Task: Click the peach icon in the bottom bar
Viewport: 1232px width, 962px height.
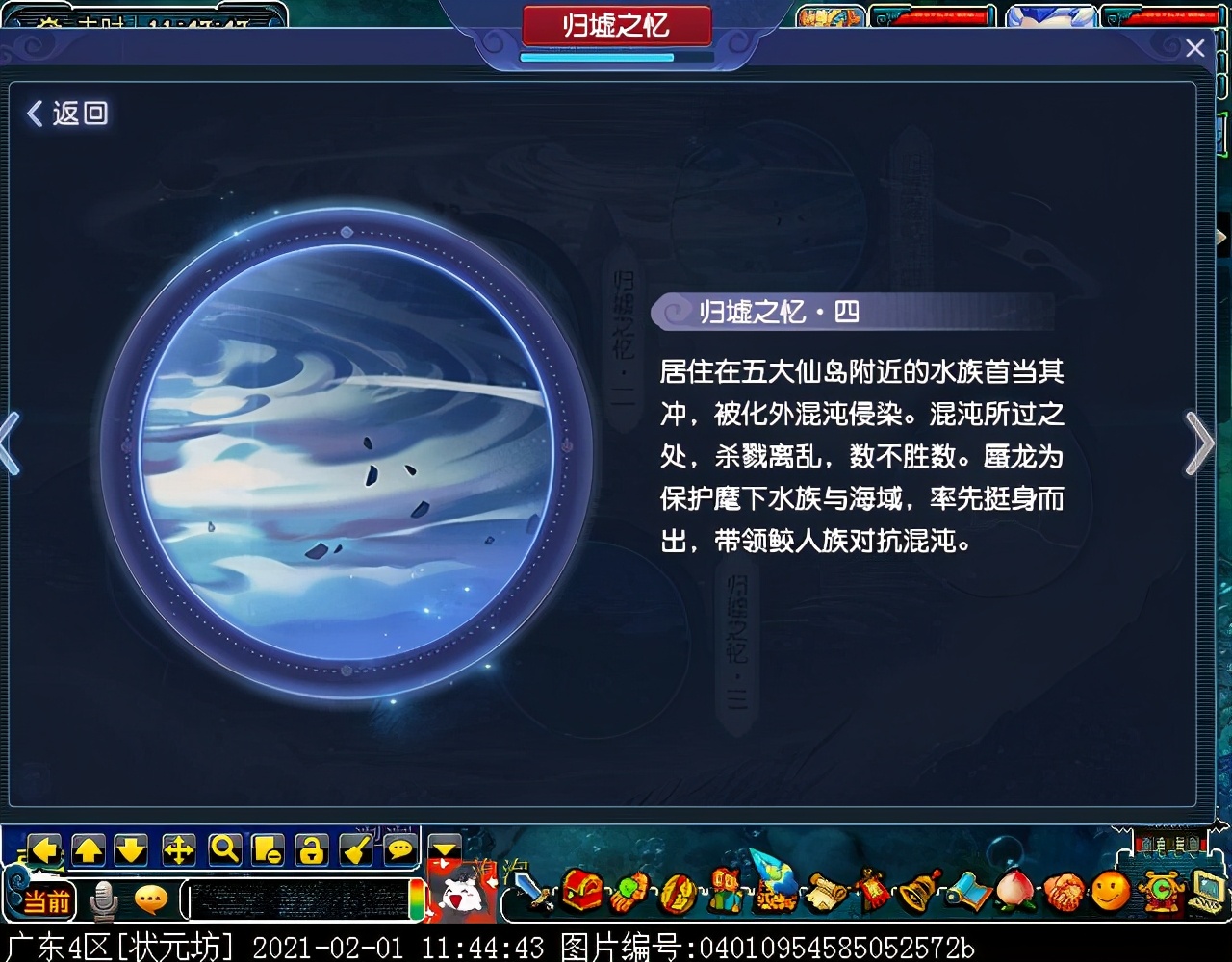Action: 1015,891
